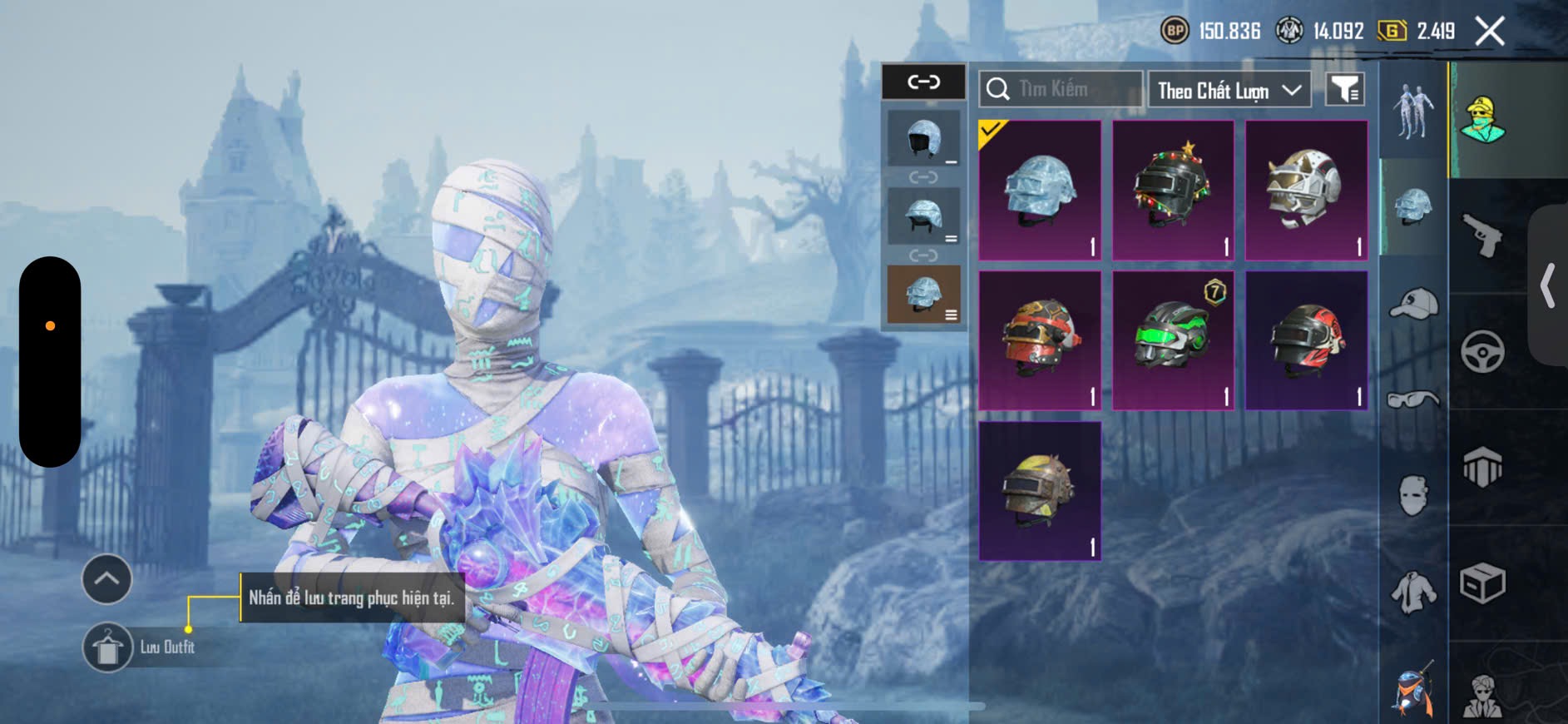Viewport: 1568px width, 724px height.
Task: Open the Theo Chất Lượng sort dropdown
Action: pos(1228,90)
